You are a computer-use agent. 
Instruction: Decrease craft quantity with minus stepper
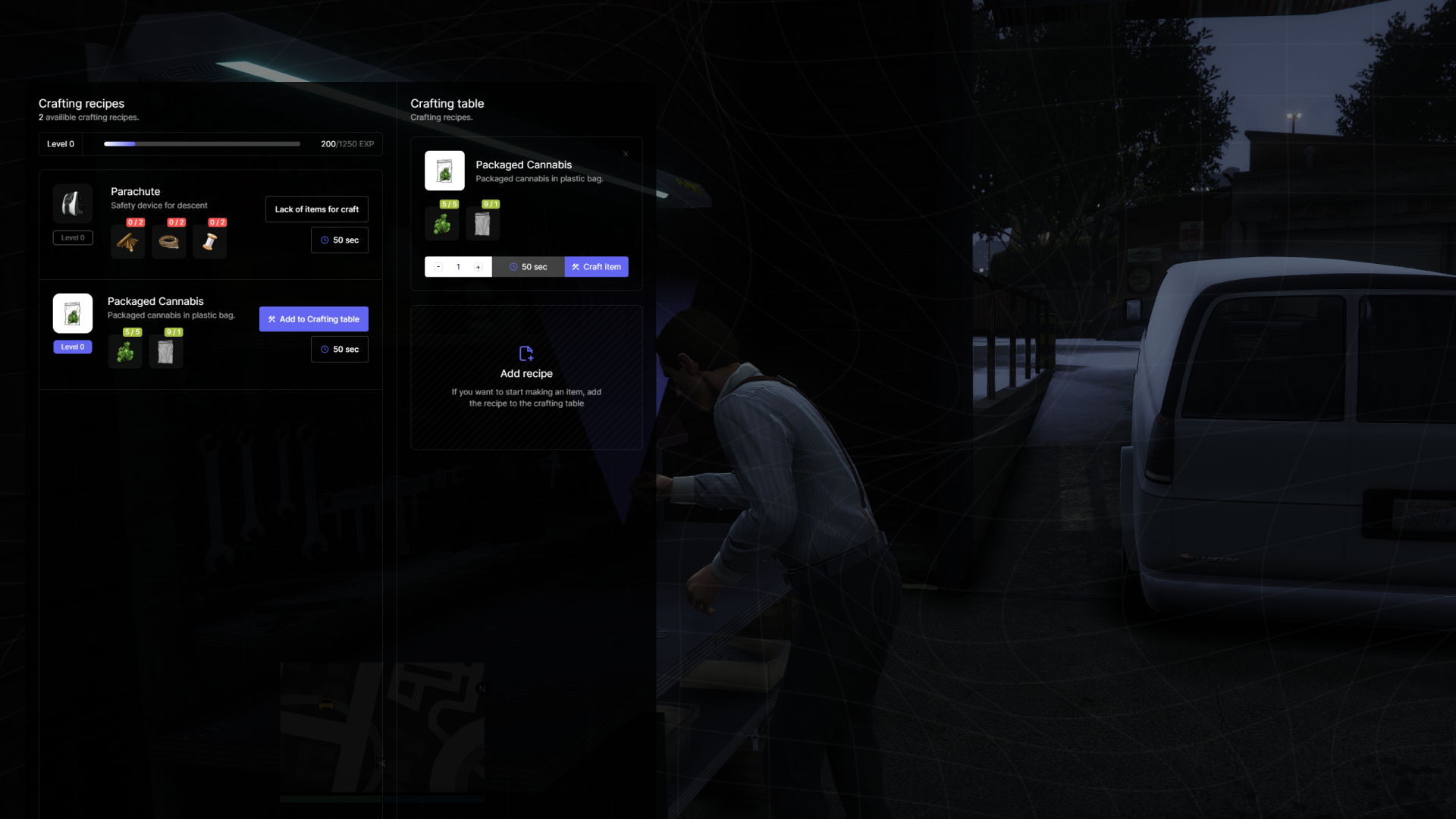click(x=438, y=267)
